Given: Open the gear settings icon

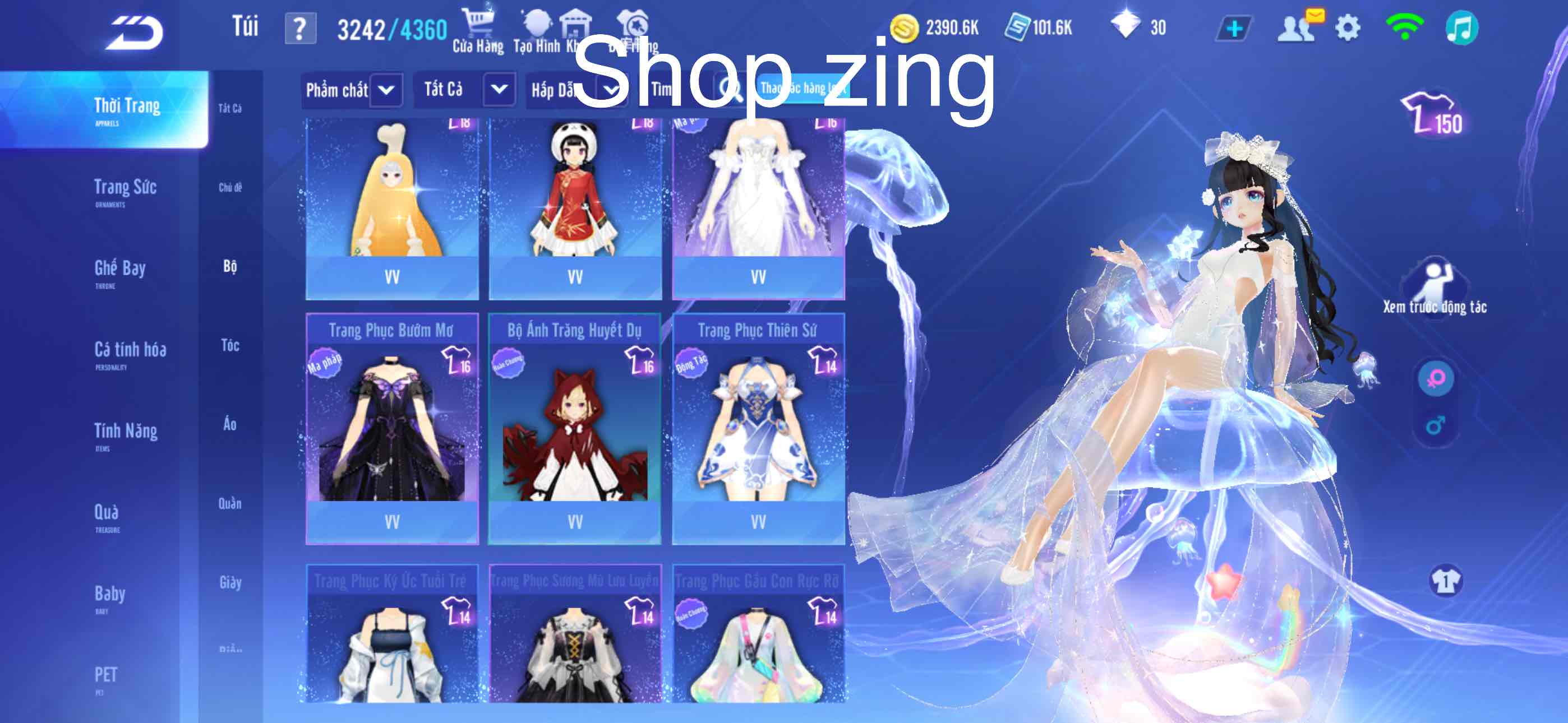Looking at the screenshot, I should pyautogui.click(x=1347, y=29).
